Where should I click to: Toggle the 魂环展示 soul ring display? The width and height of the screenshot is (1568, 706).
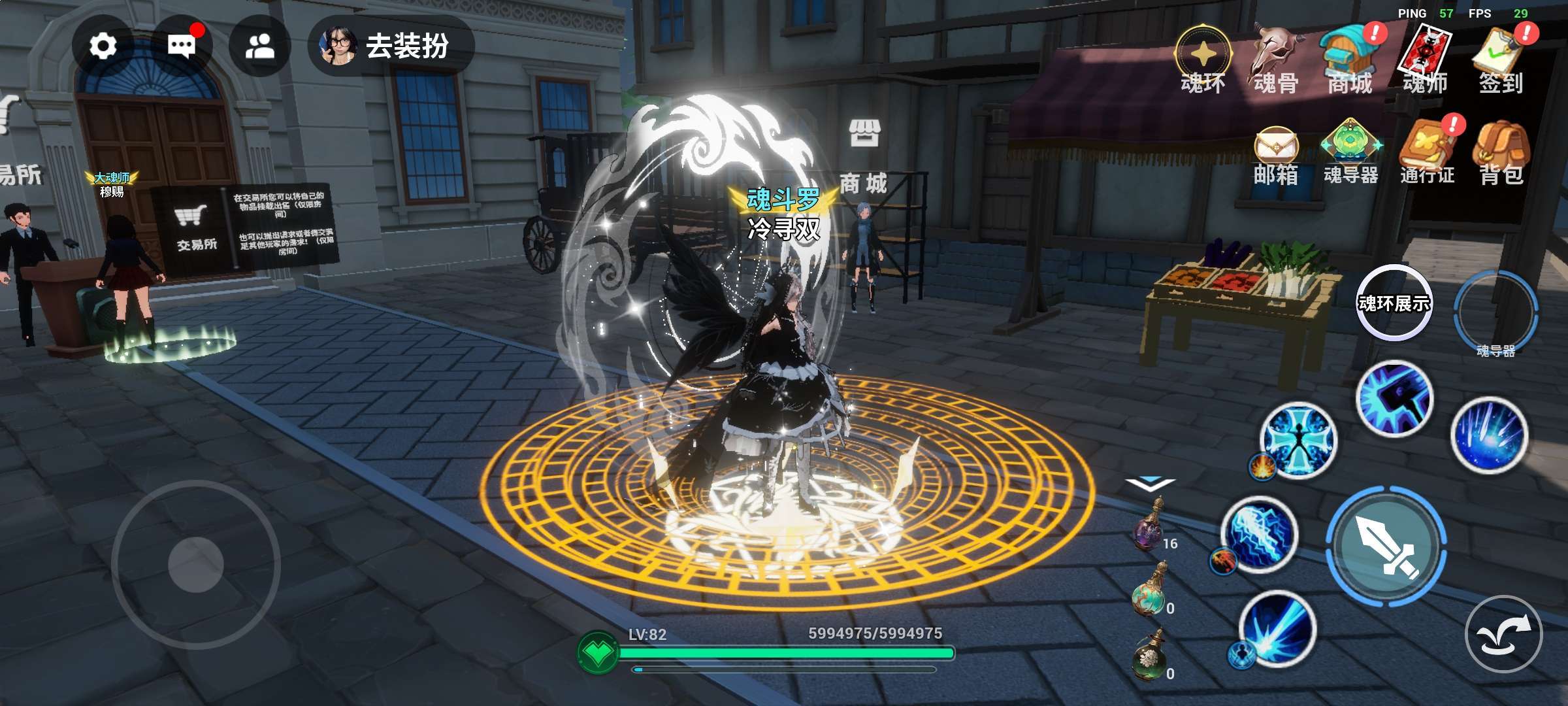pos(1394,303)
